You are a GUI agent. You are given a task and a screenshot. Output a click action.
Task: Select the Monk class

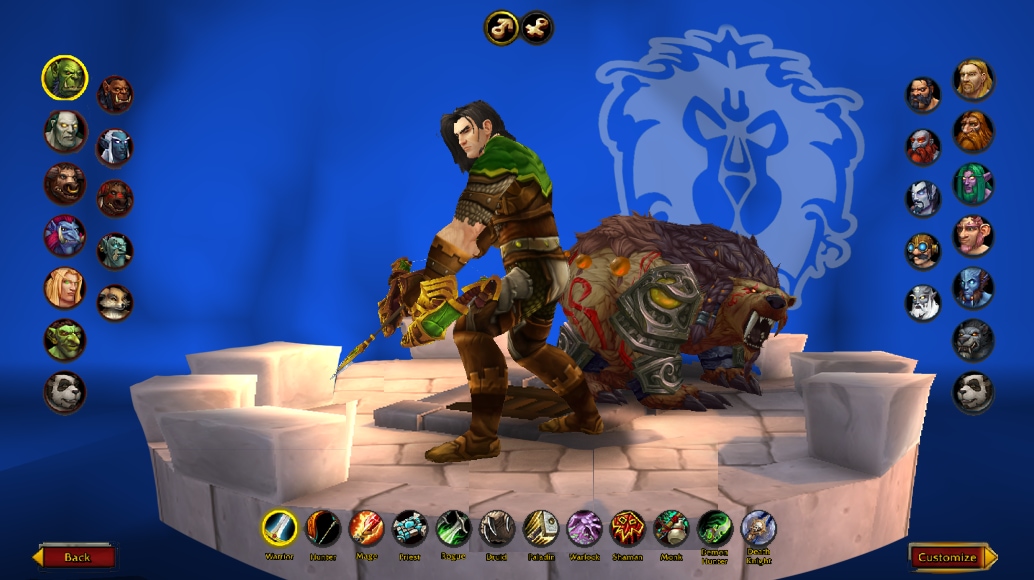coord(671,527)
